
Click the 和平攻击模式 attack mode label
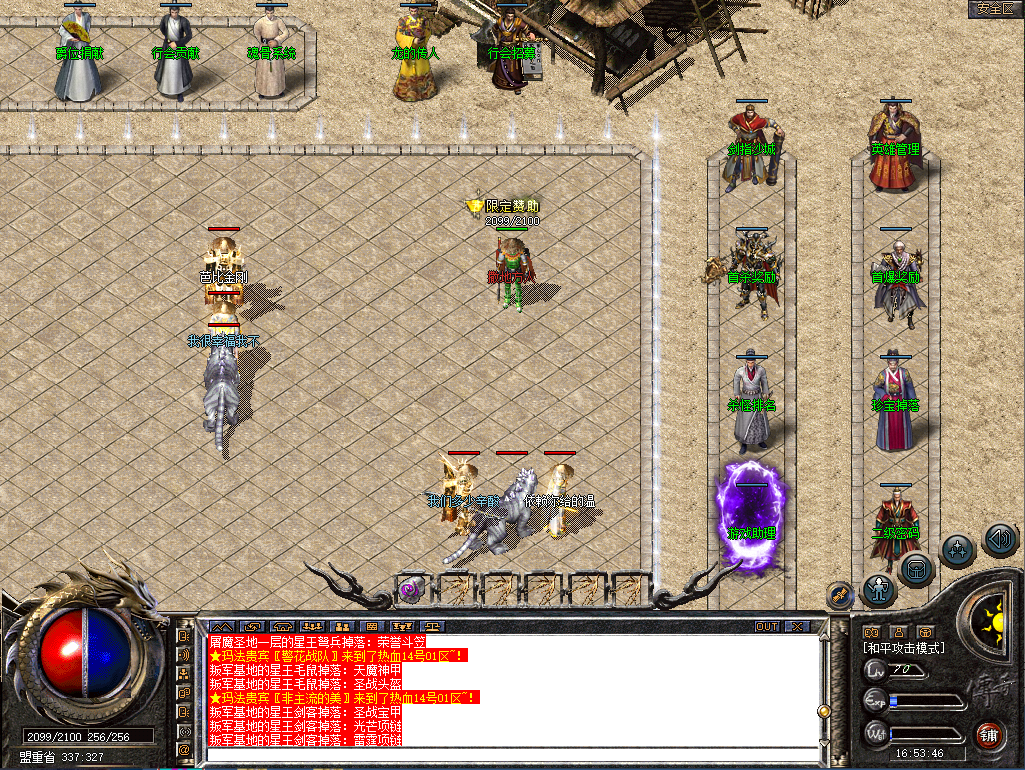click(904, 648)
